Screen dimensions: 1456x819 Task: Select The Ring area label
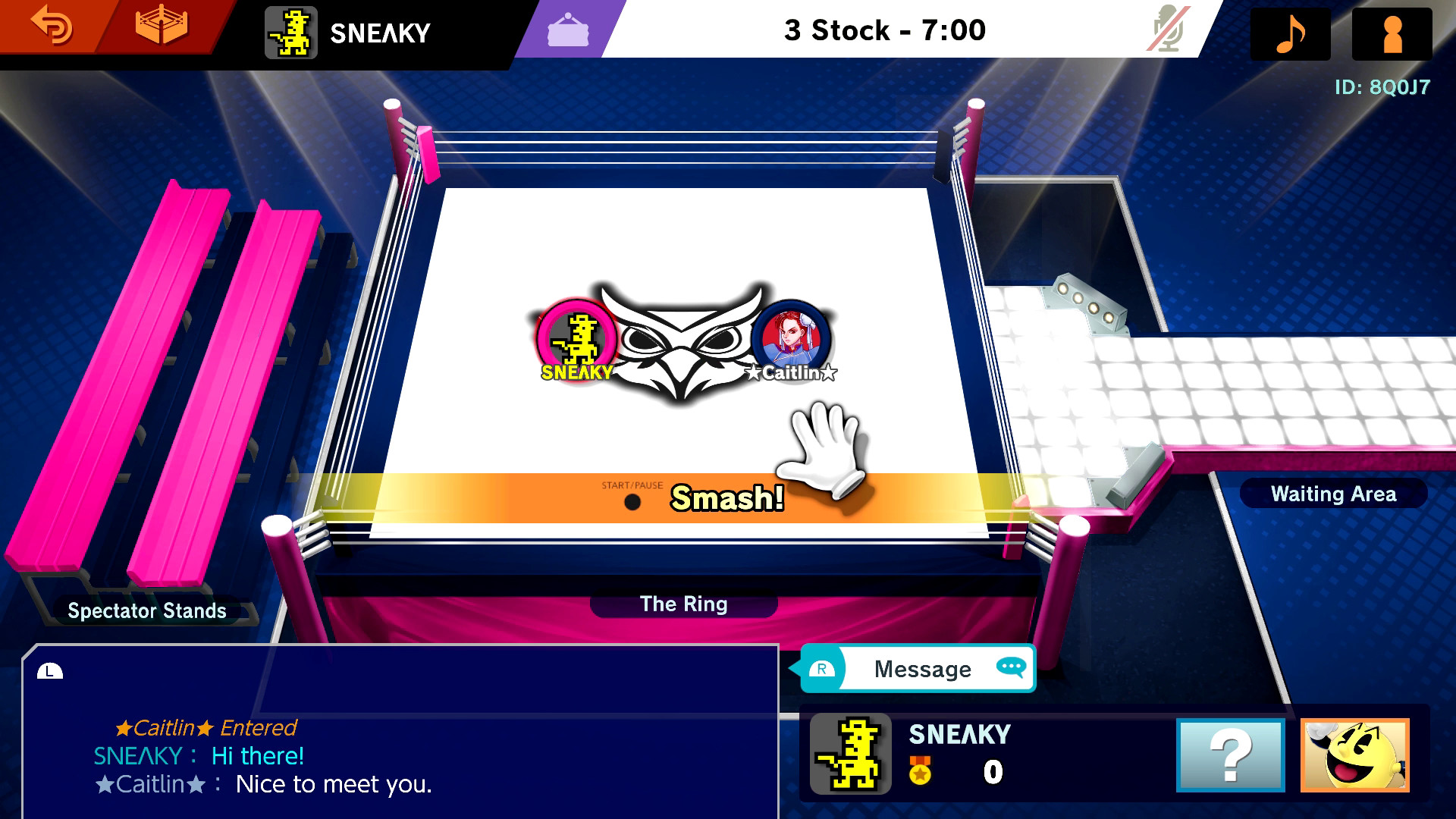[x=683, y=604]
